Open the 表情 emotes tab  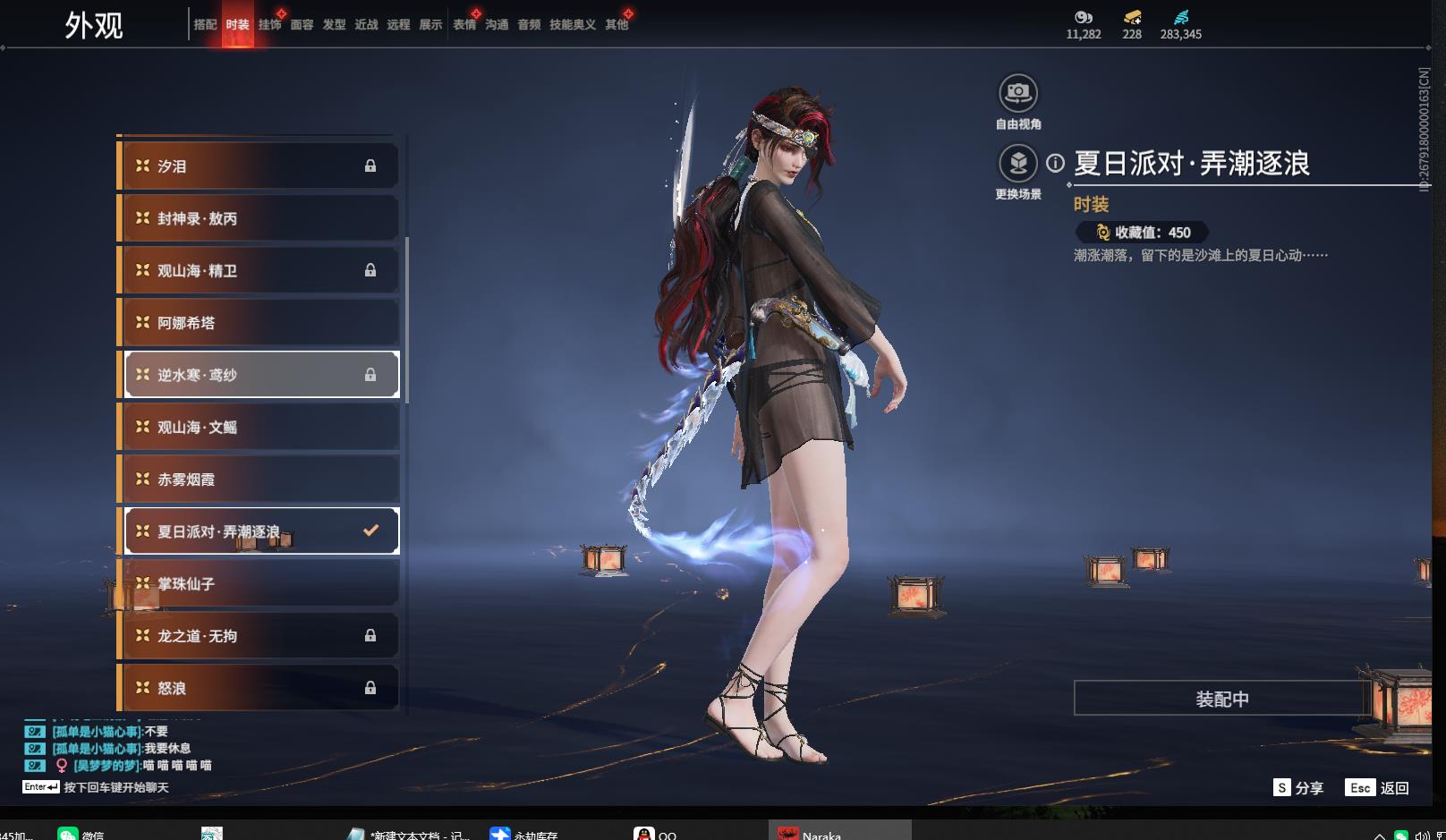point(464,25)
